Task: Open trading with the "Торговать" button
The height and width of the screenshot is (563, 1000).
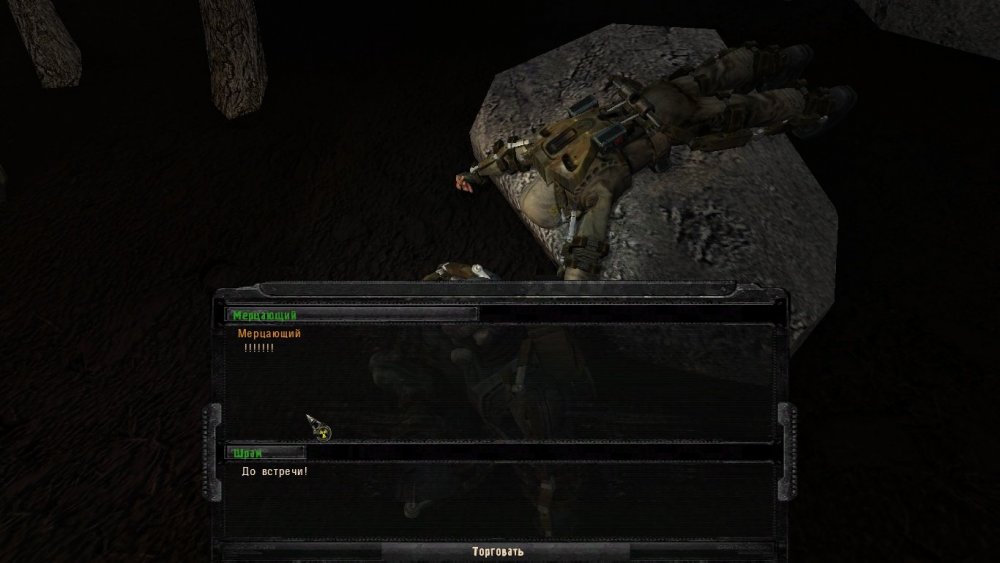Action: pos(497,551)
